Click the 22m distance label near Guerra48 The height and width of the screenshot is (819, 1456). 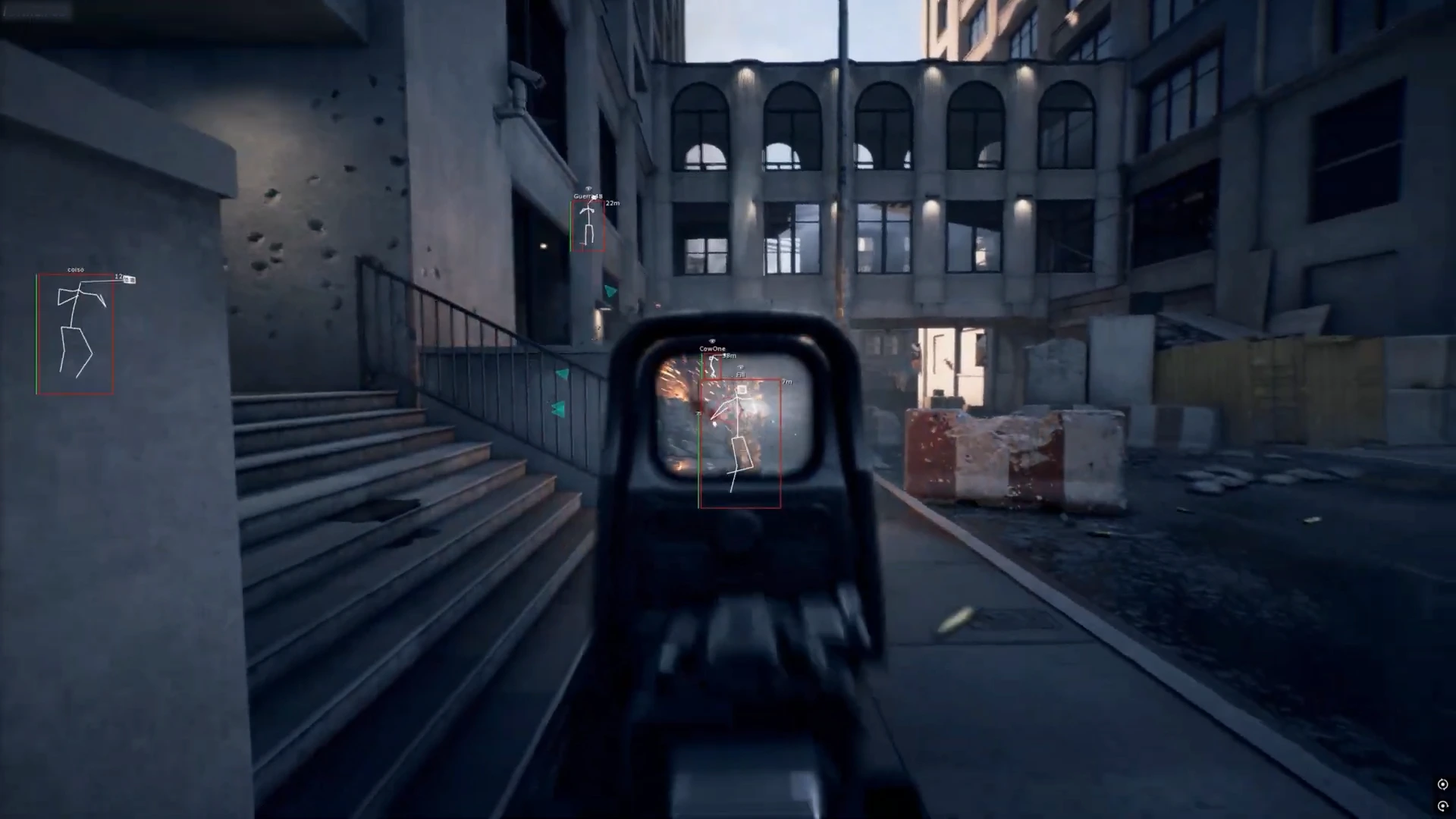[x=613, y=203]
